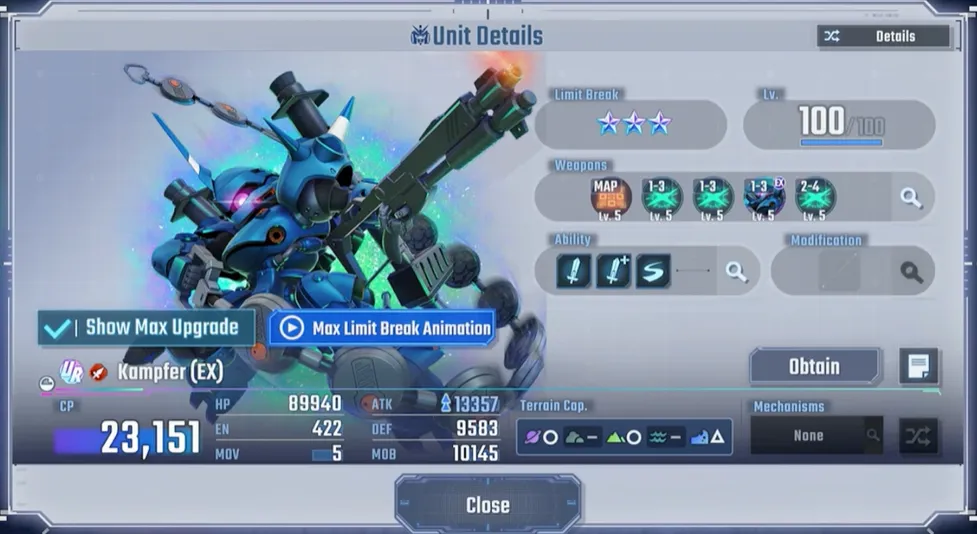The width and height of the screenshot is (977, 534).
Task: Select the first sword ability icon
Action: point(573,271)
